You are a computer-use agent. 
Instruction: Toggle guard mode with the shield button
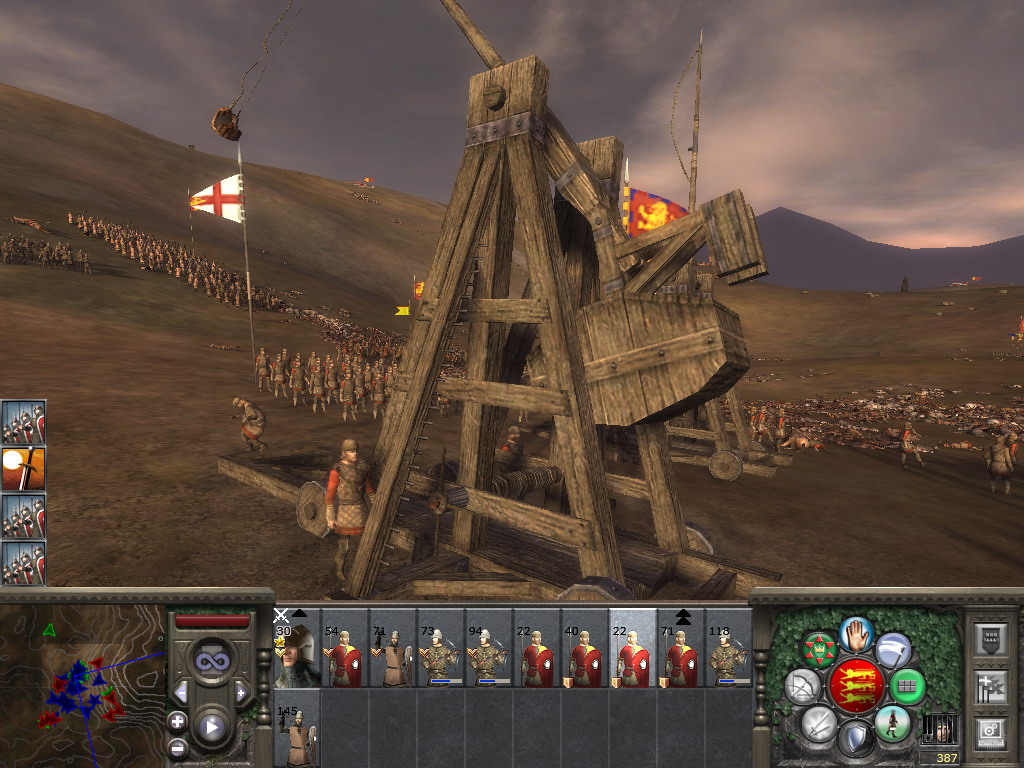tap(855, 739)
